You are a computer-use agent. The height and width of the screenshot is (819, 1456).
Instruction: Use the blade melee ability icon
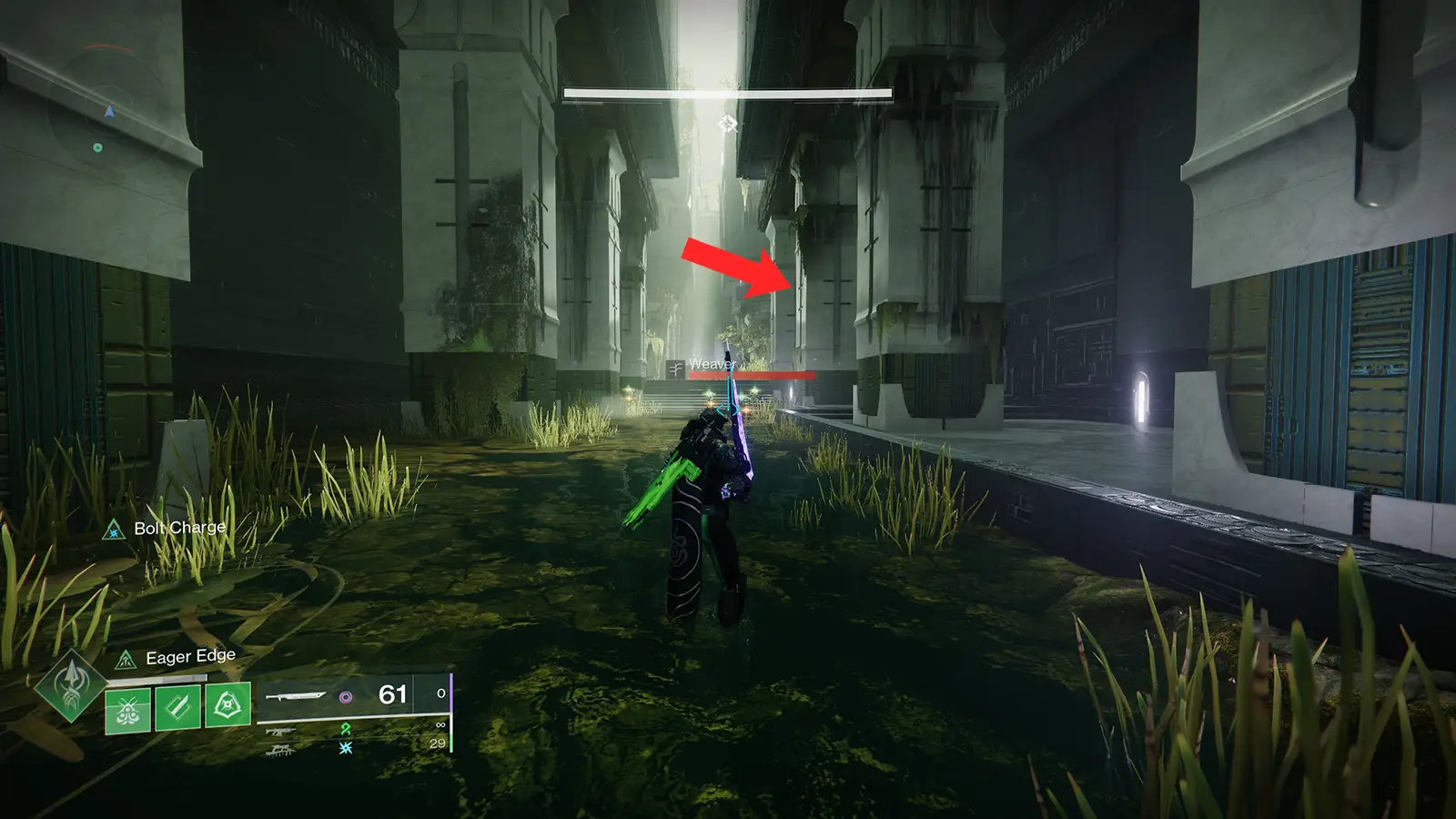pos(177,708)
